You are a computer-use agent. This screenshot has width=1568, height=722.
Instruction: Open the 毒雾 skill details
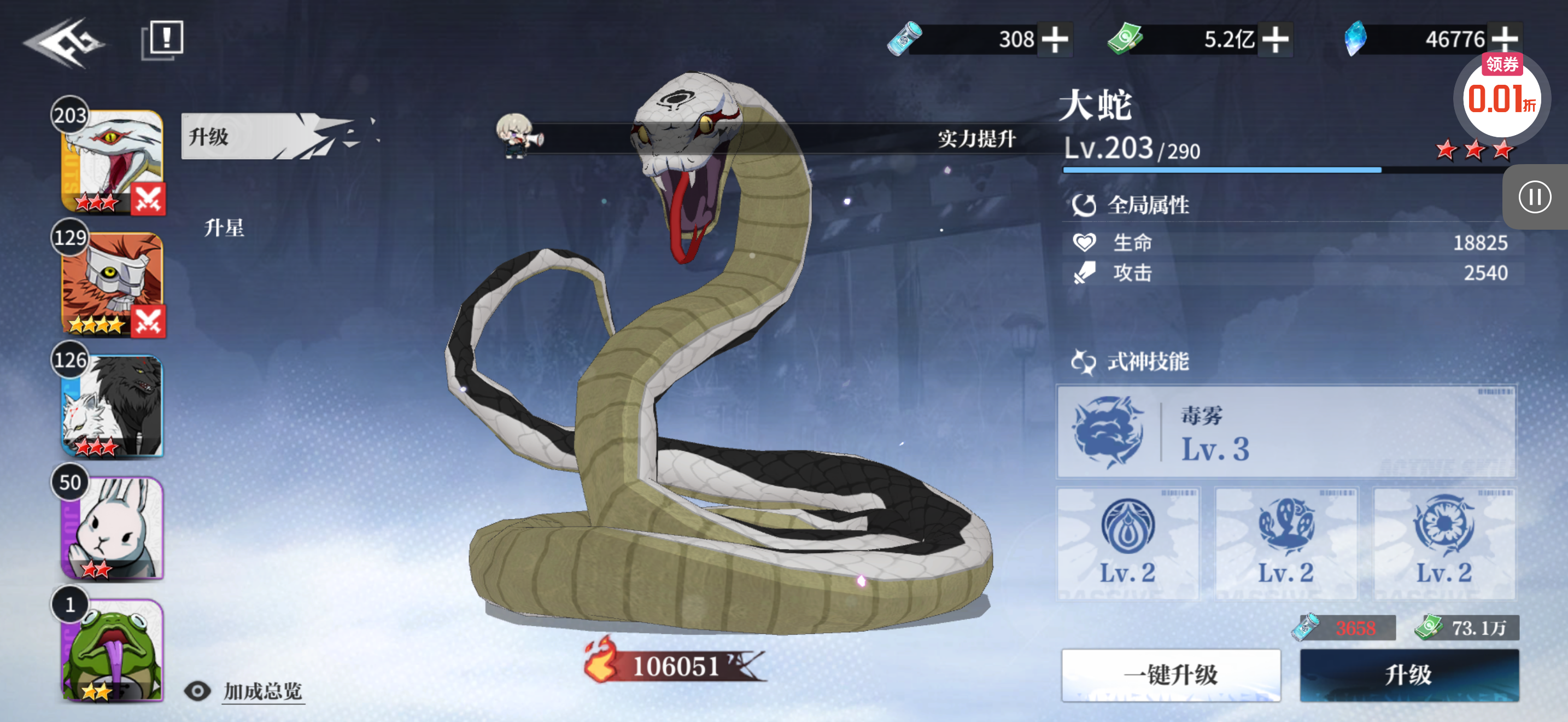tap(1285, 432)
